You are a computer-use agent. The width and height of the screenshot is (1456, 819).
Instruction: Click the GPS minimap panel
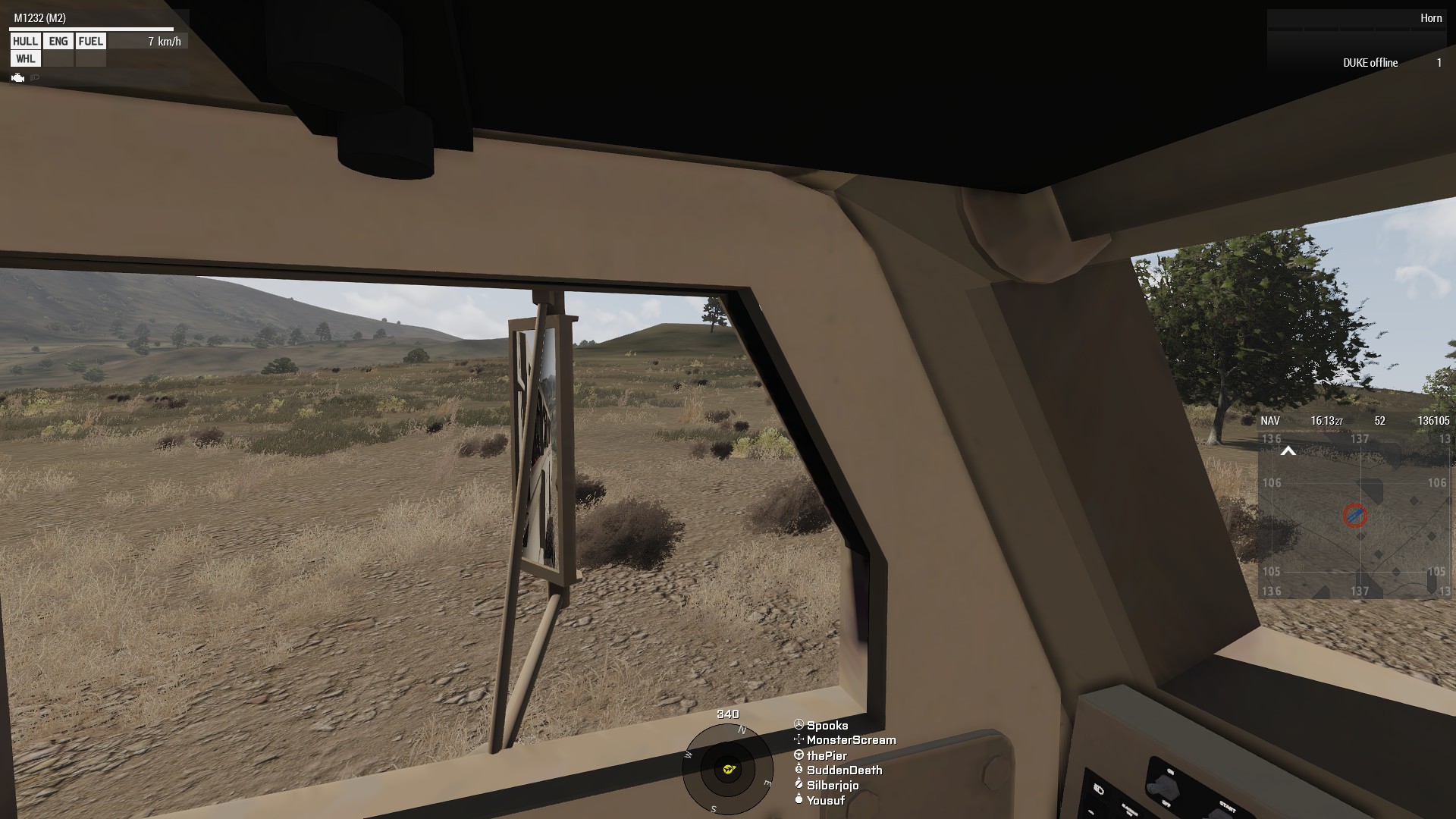pos(1354,516)
